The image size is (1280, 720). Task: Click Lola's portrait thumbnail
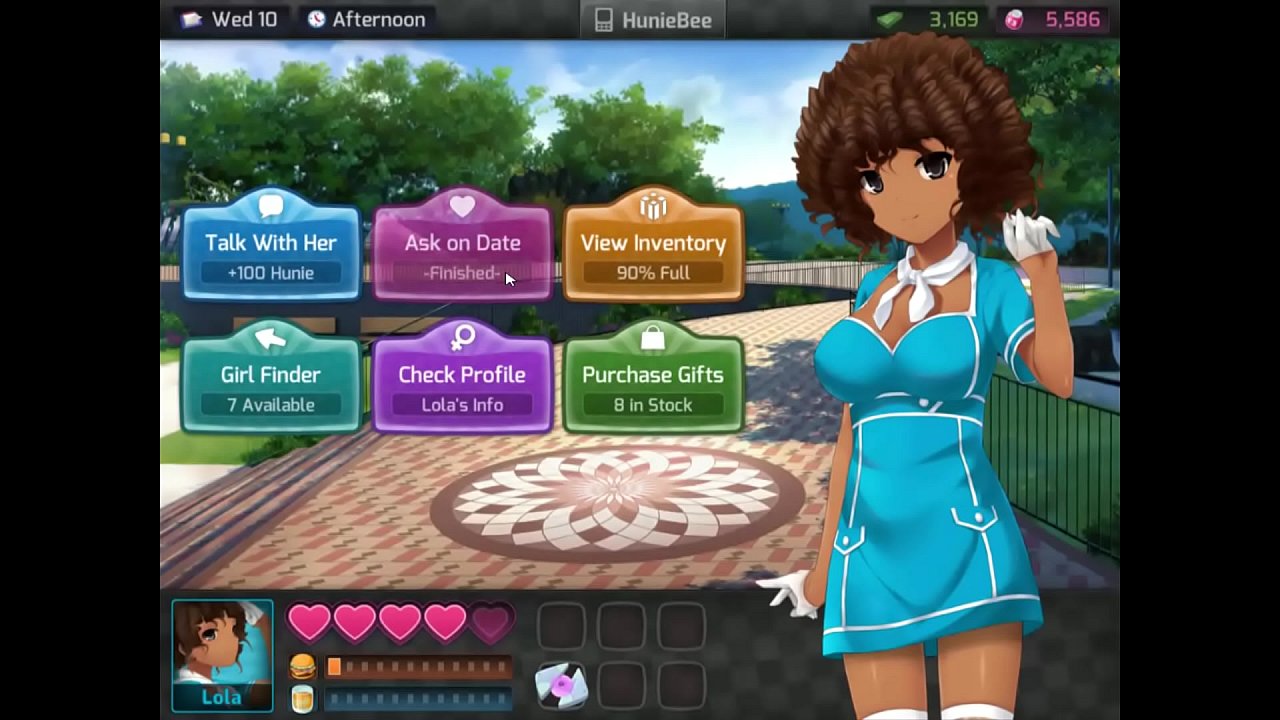click(222, 650)
